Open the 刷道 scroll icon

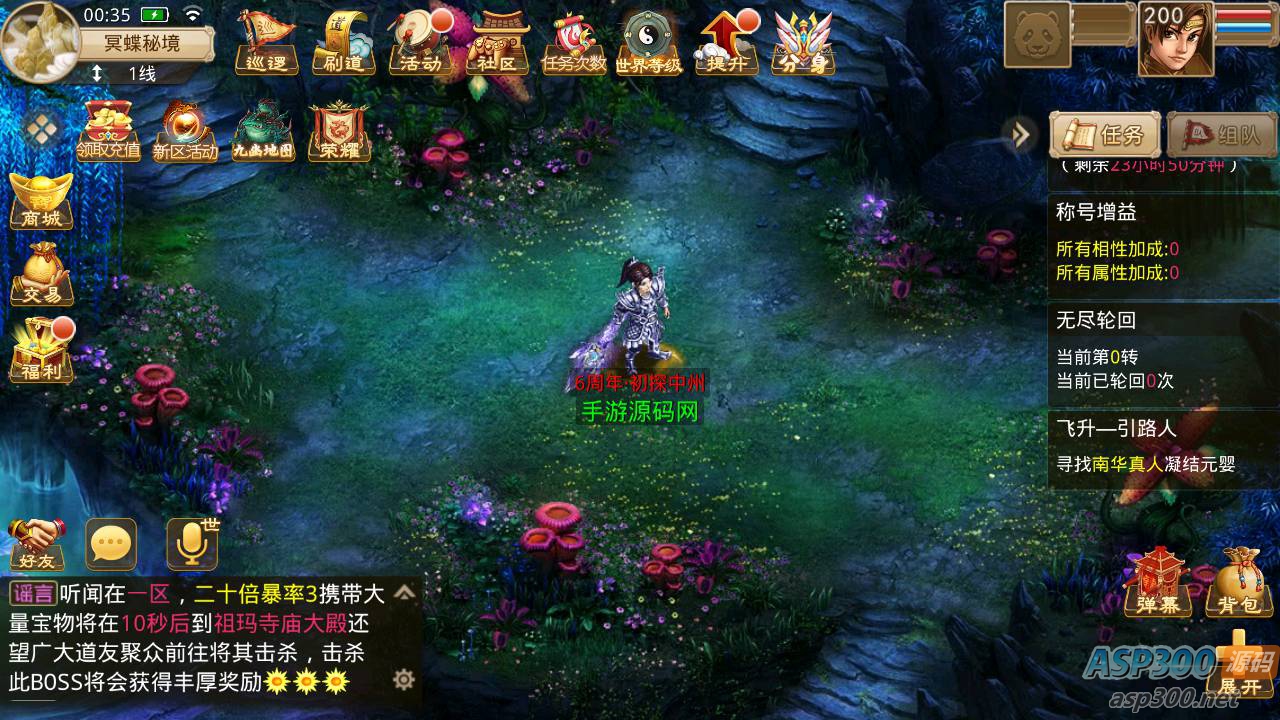[x=342, y=43]
